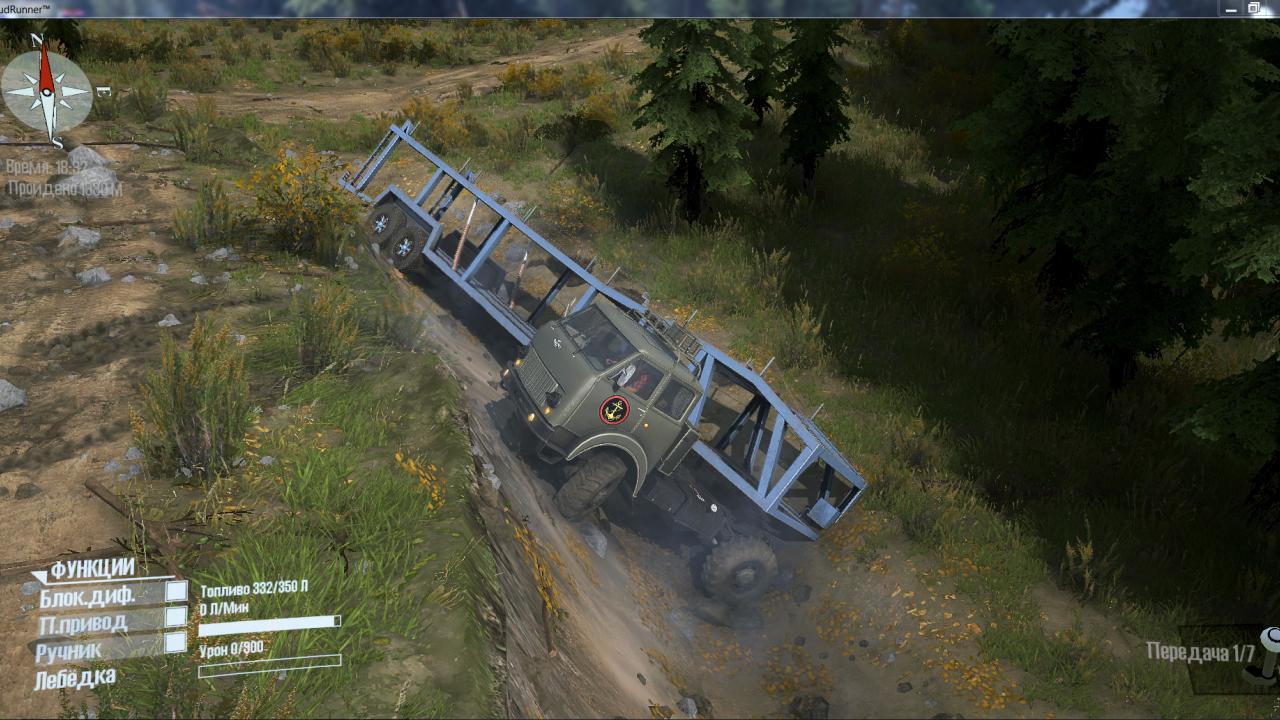Viewport: 1280px width, 720px height.
Task: Toggle the Ручник handbrake checkbox
Action: tap(176, 643)
